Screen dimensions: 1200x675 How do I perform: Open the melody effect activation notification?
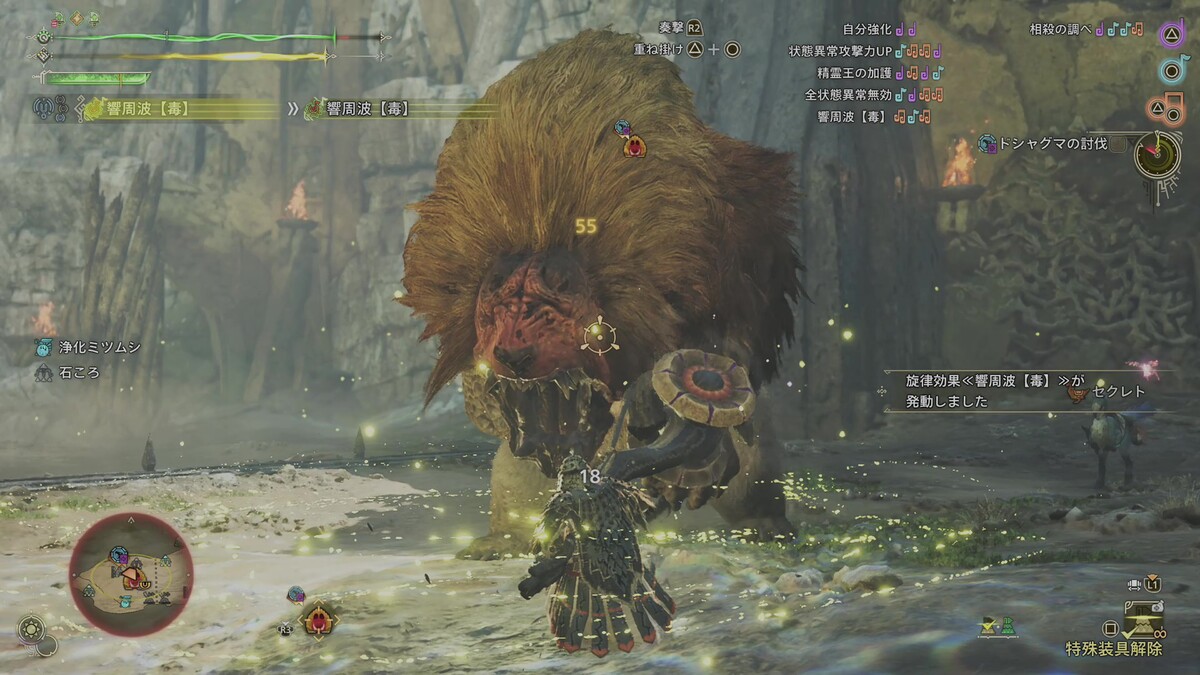click(x=960, y=391)
